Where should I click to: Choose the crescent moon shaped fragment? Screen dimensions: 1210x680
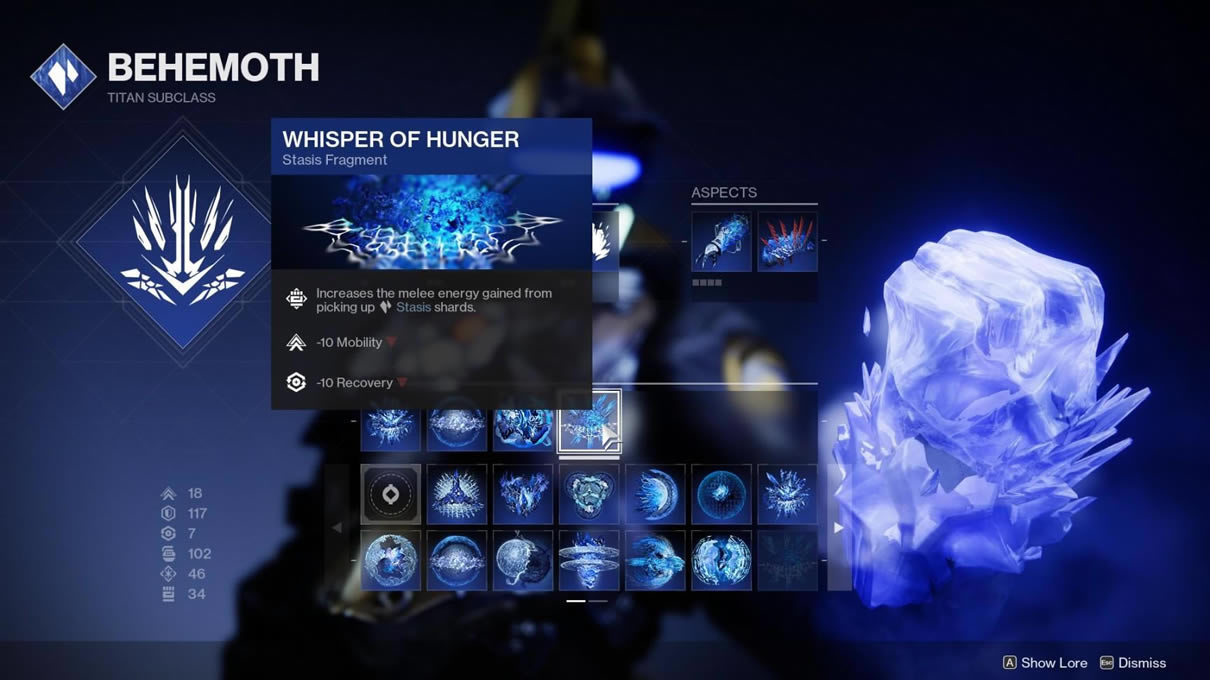[x=655, y=494]
